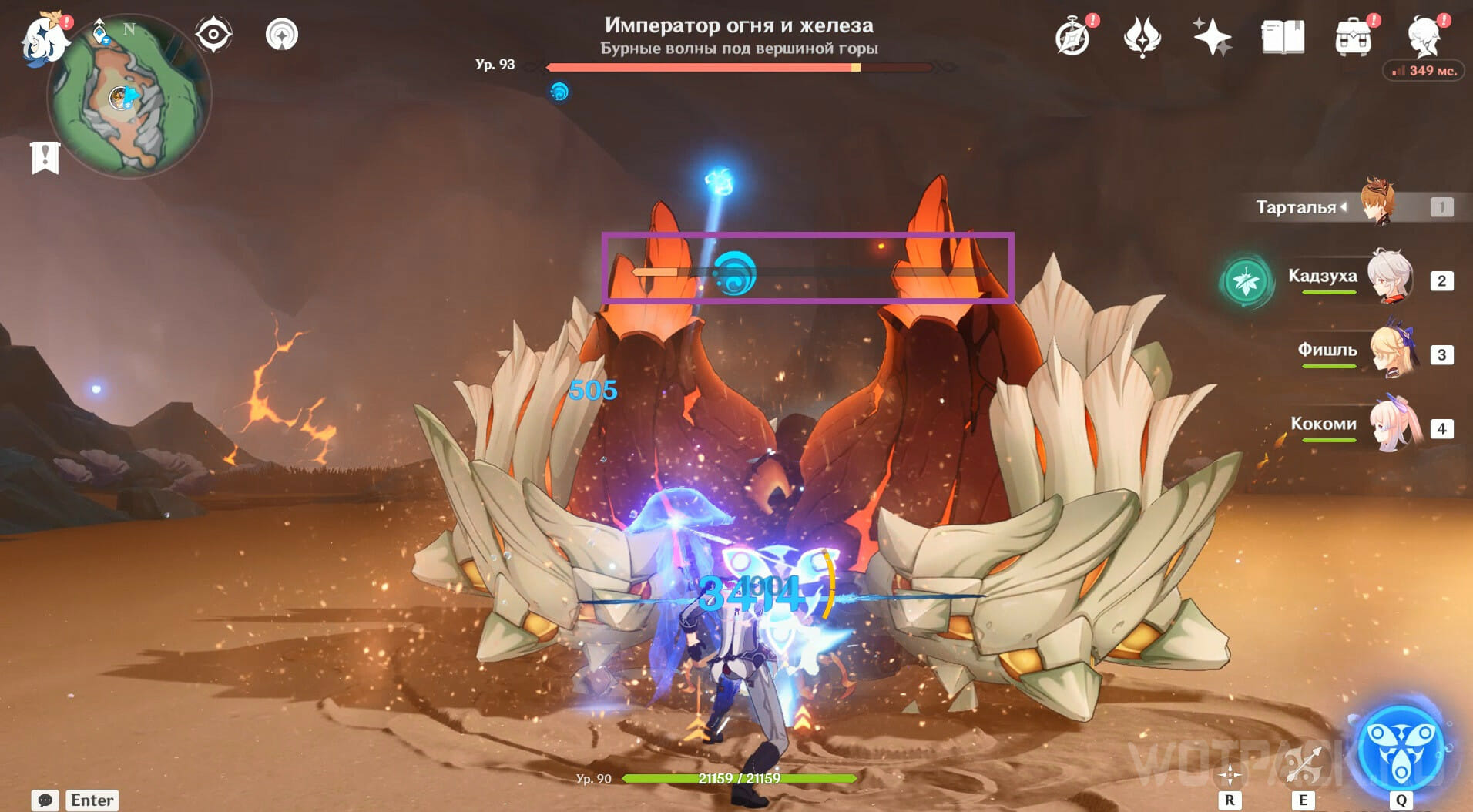Open the backpack inventory icon
This screenshot has width=1473, height=812.
click(x=1354, y=37)
